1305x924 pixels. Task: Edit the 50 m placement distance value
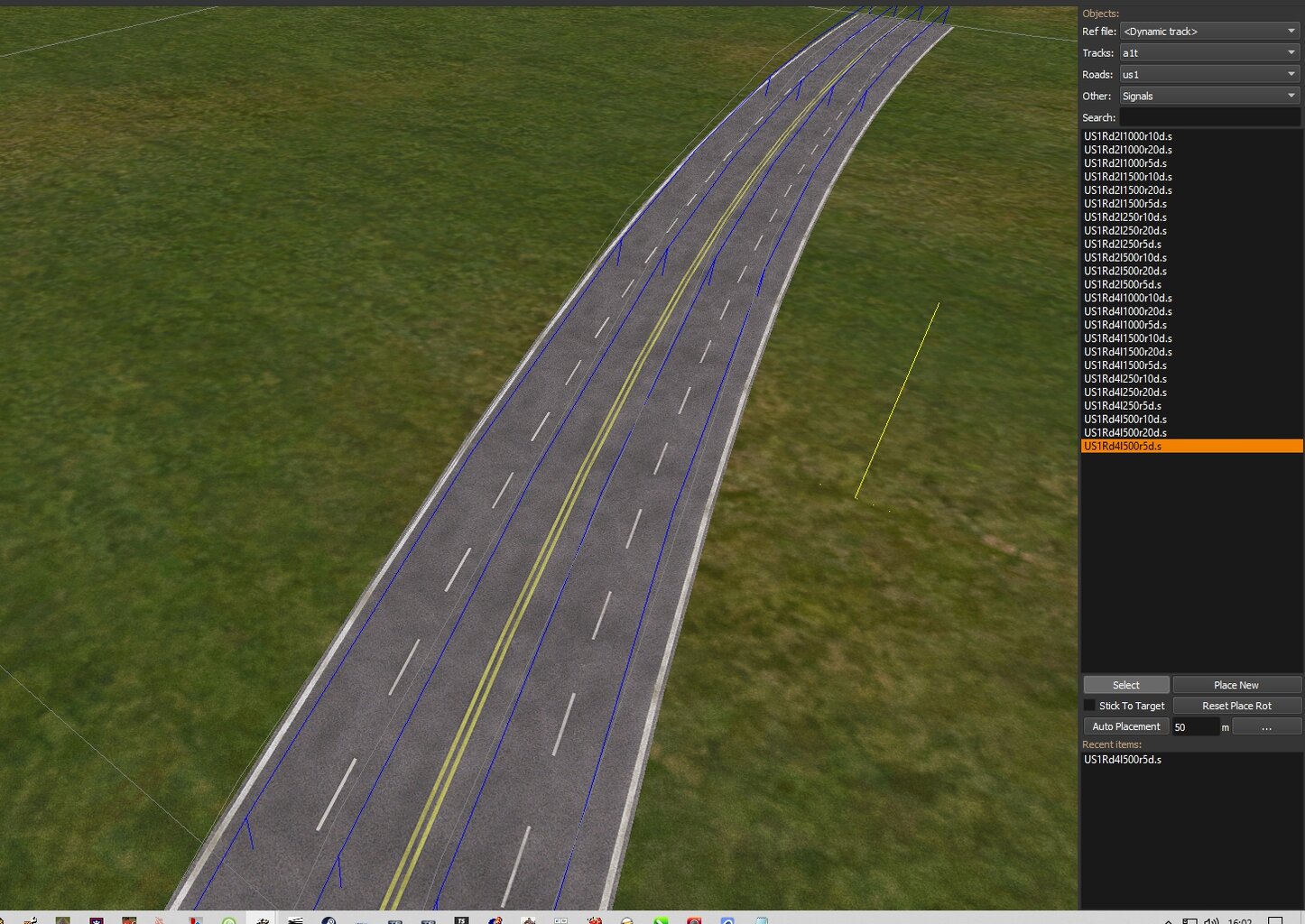click(1196, 726)
